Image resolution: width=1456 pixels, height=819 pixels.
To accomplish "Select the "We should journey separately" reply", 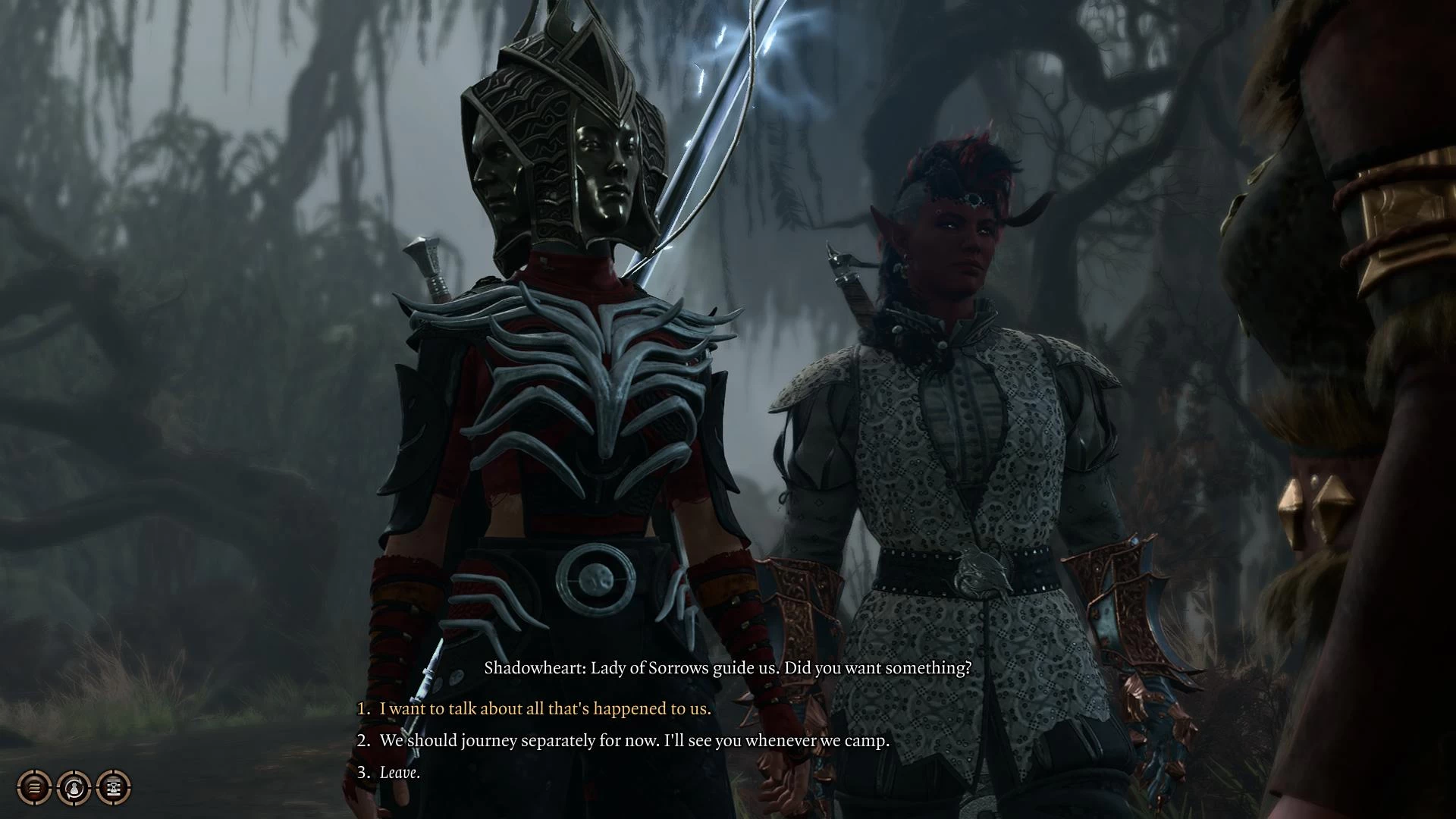I will tap(634, 740).
